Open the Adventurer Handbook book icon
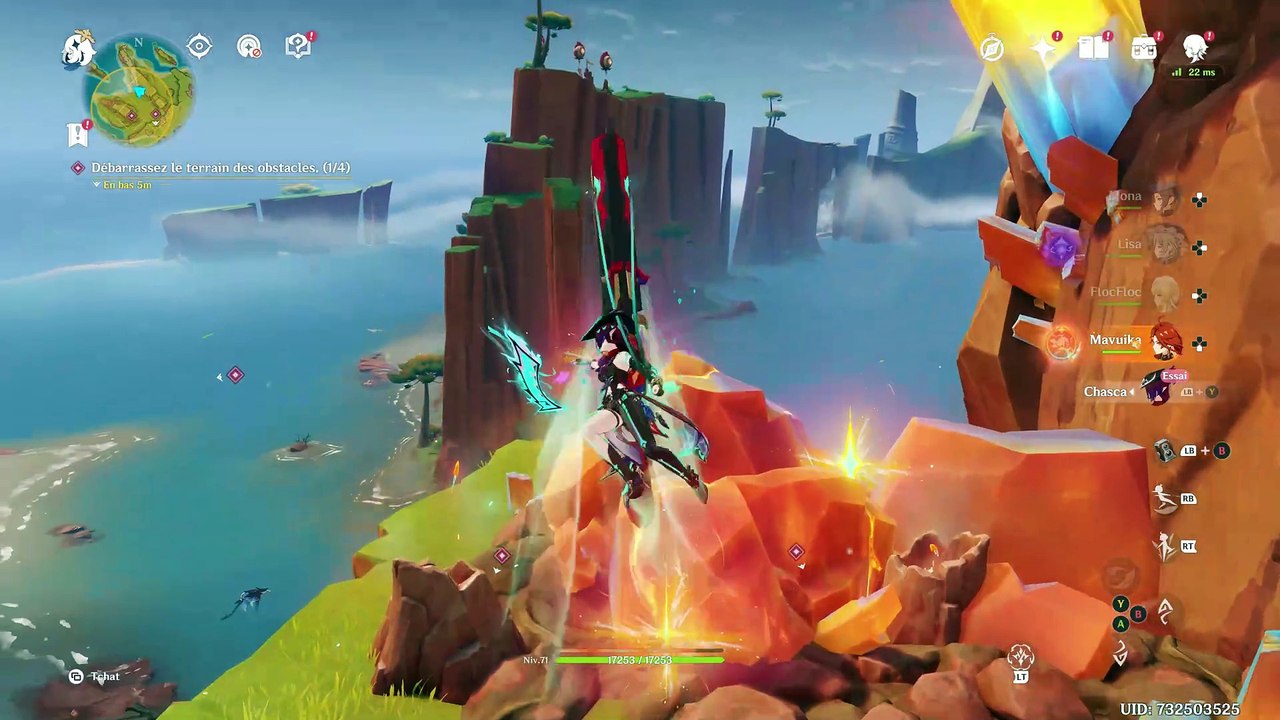 pos(1093,47)
